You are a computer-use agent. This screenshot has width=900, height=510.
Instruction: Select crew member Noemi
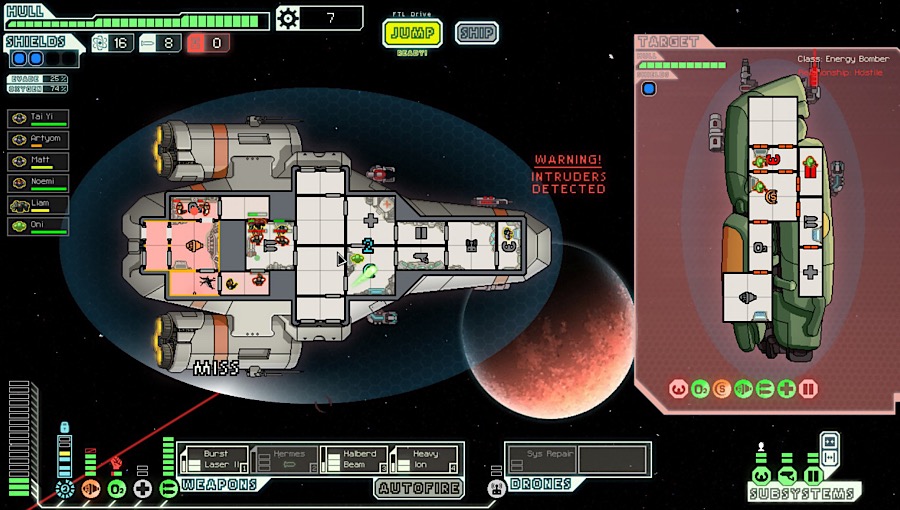(39, 183)
